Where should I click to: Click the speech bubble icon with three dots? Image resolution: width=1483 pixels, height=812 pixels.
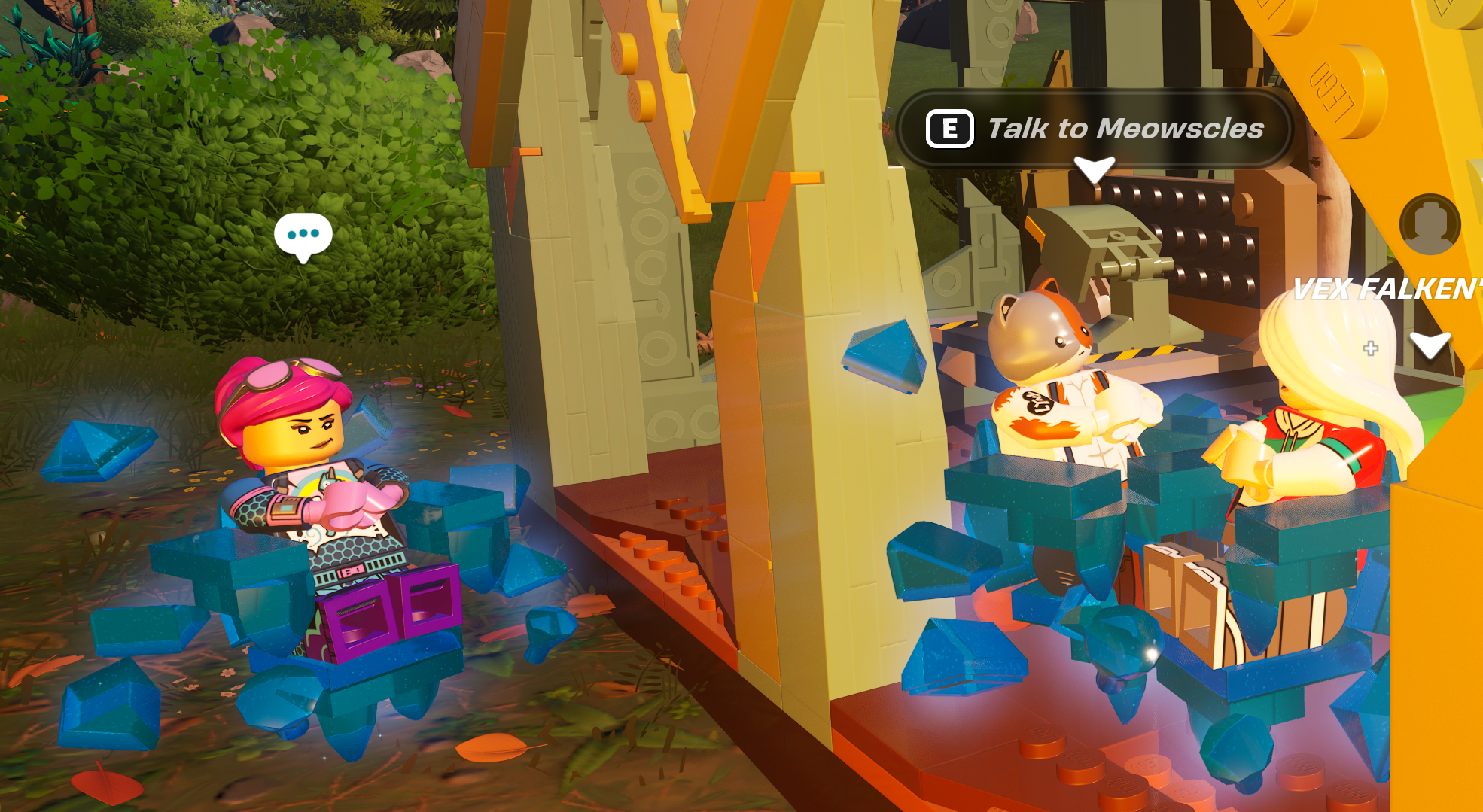[303, 235]
